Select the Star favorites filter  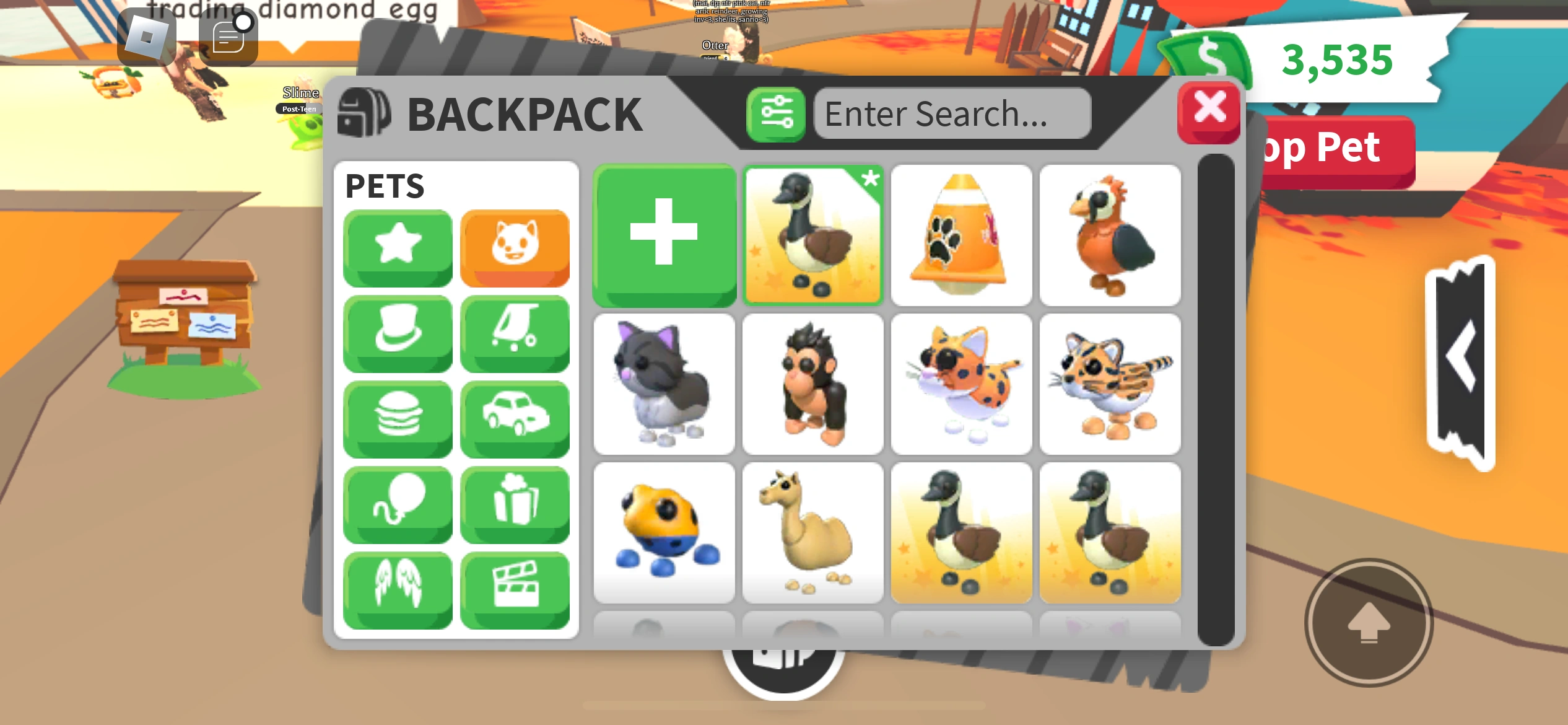398,247
